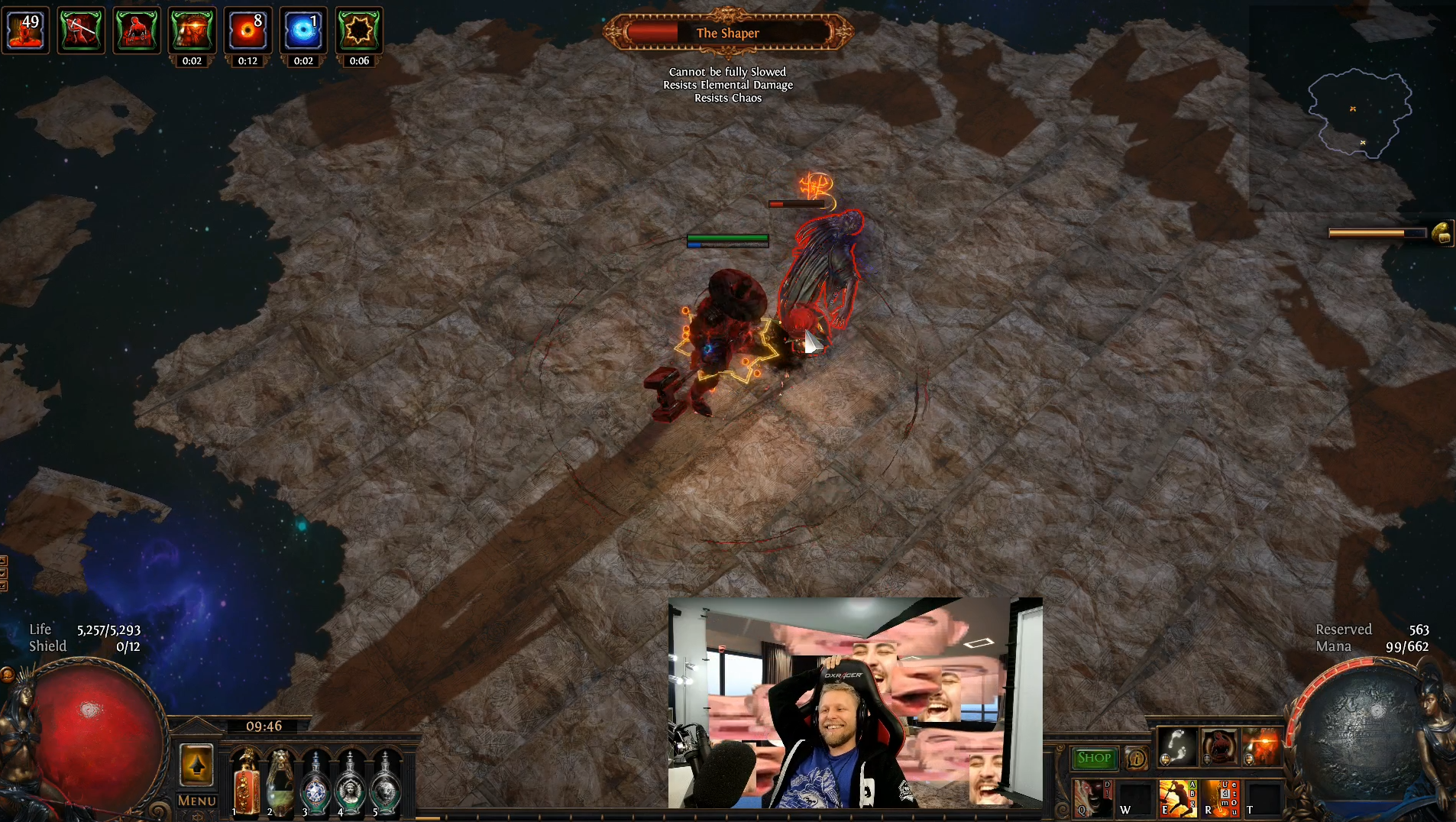Open the chat info bubble icon
Screen dimensions: 1456x822
point(1136,759)
